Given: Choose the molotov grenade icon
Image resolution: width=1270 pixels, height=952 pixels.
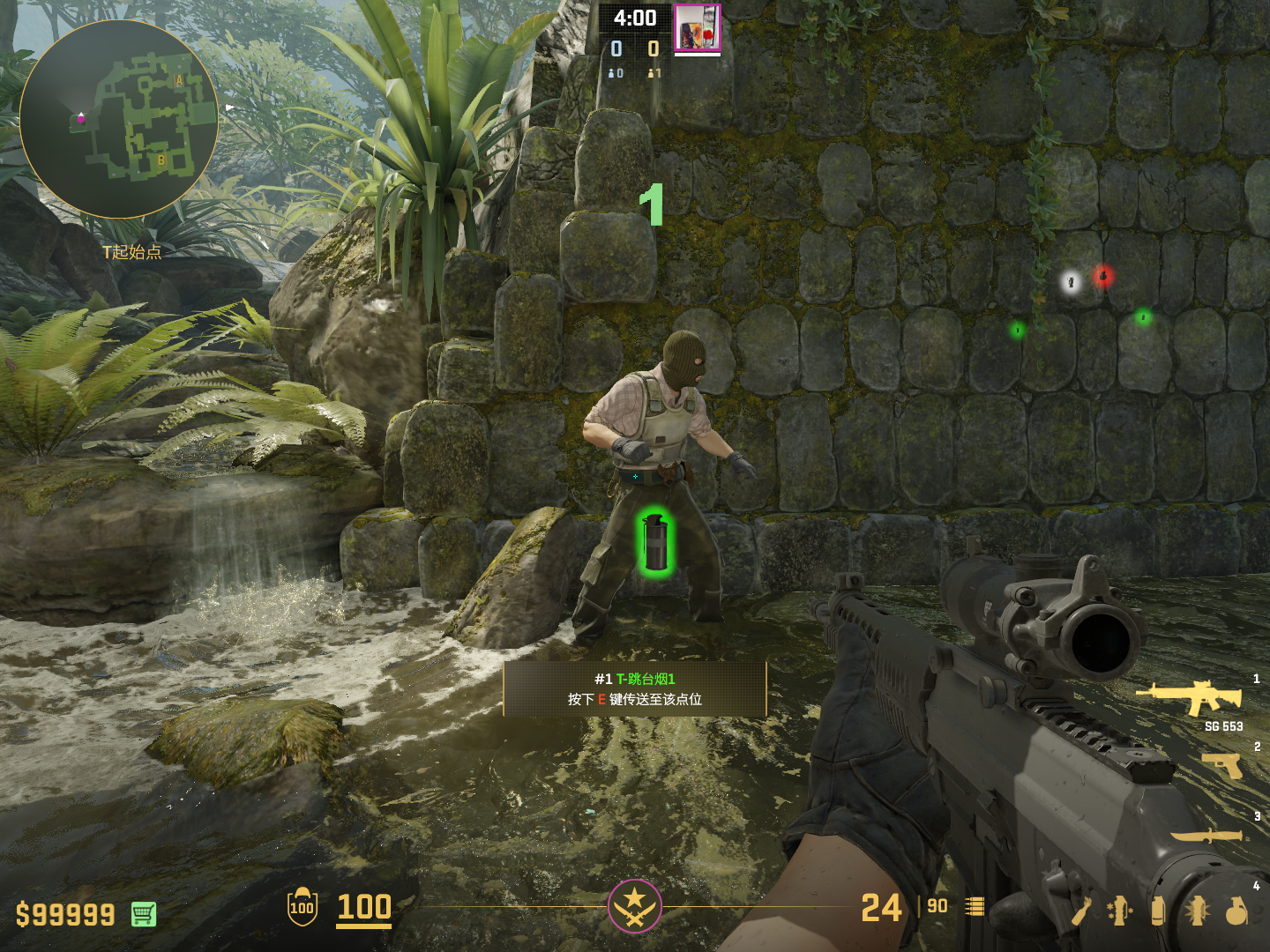Looking at the screenshot, I should pyautogui.click(x=1082, y=911).
